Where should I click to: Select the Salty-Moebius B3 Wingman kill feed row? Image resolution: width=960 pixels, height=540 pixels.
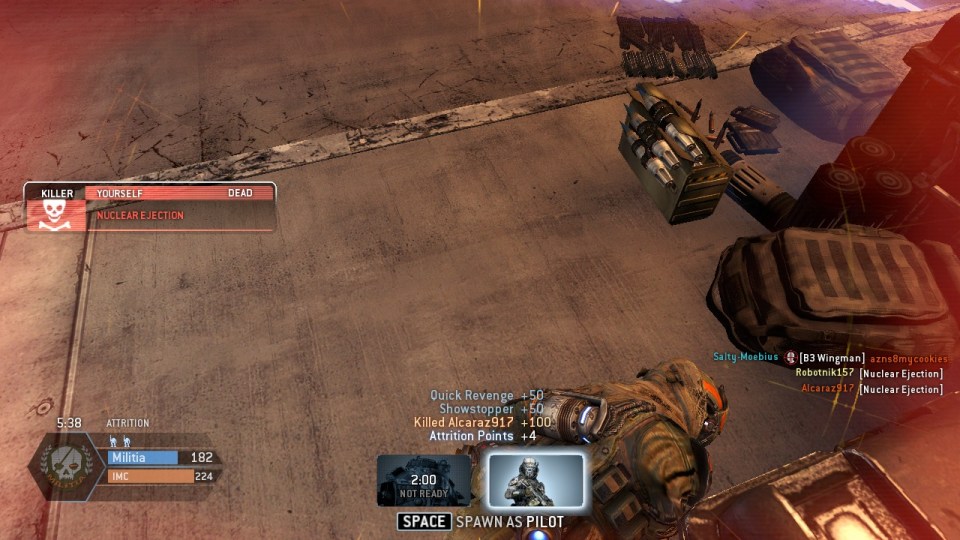click(829, 358)
